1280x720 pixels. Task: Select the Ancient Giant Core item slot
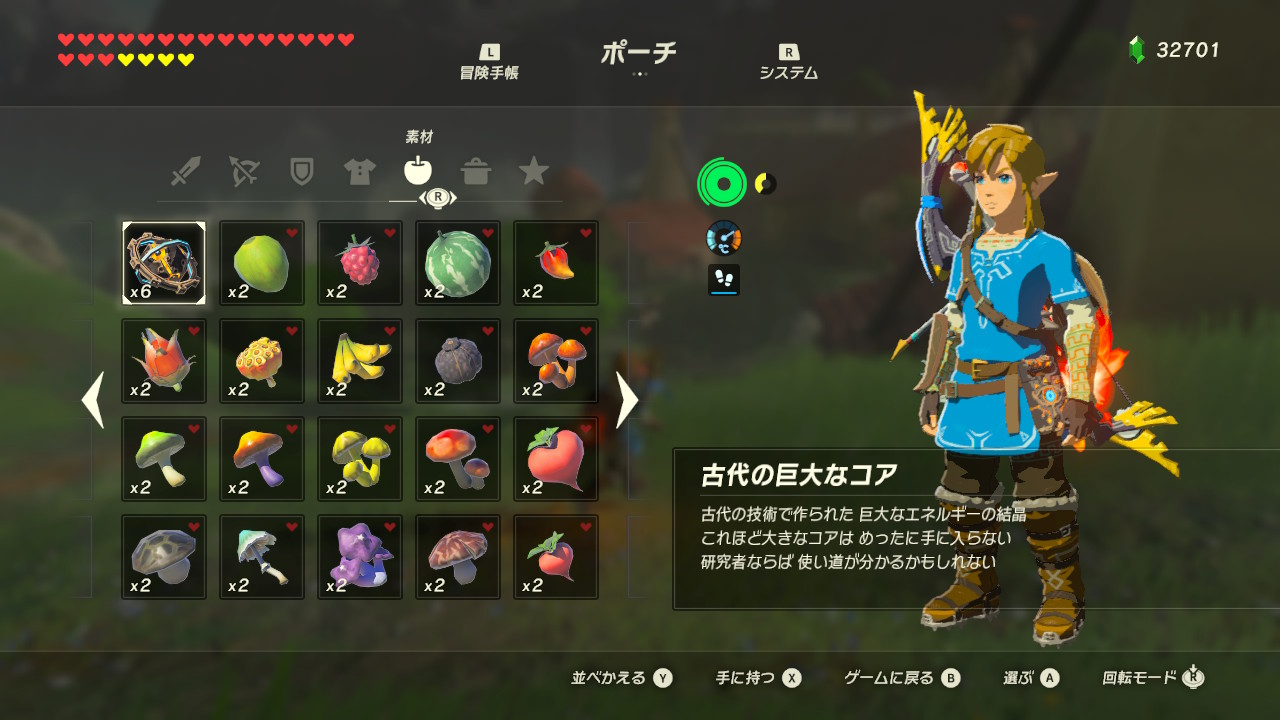(163, 262)
